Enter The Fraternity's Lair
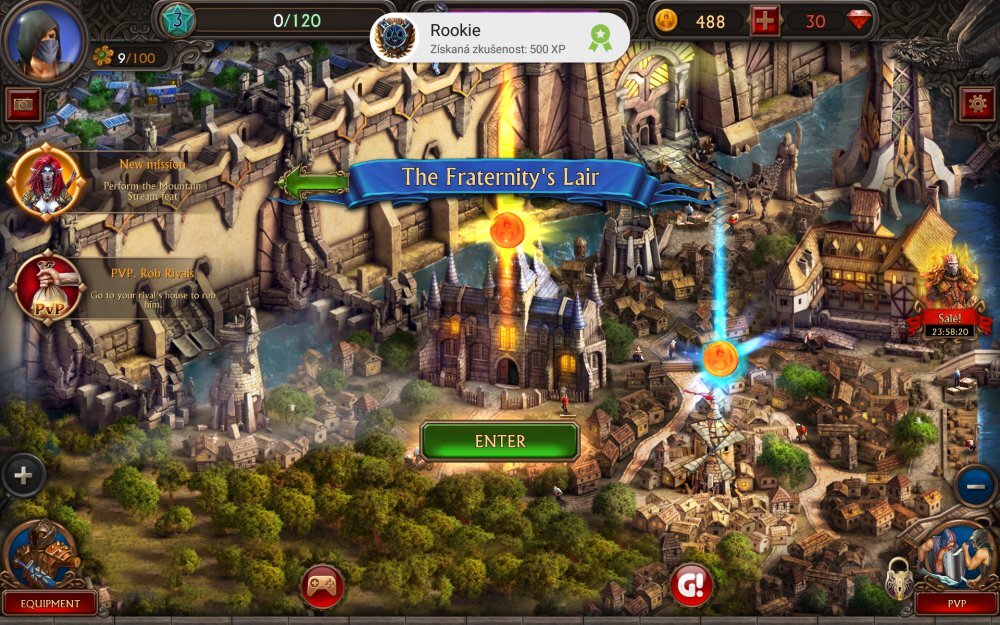Screen dimensions: 1000x625 click(x=499, y=441)
